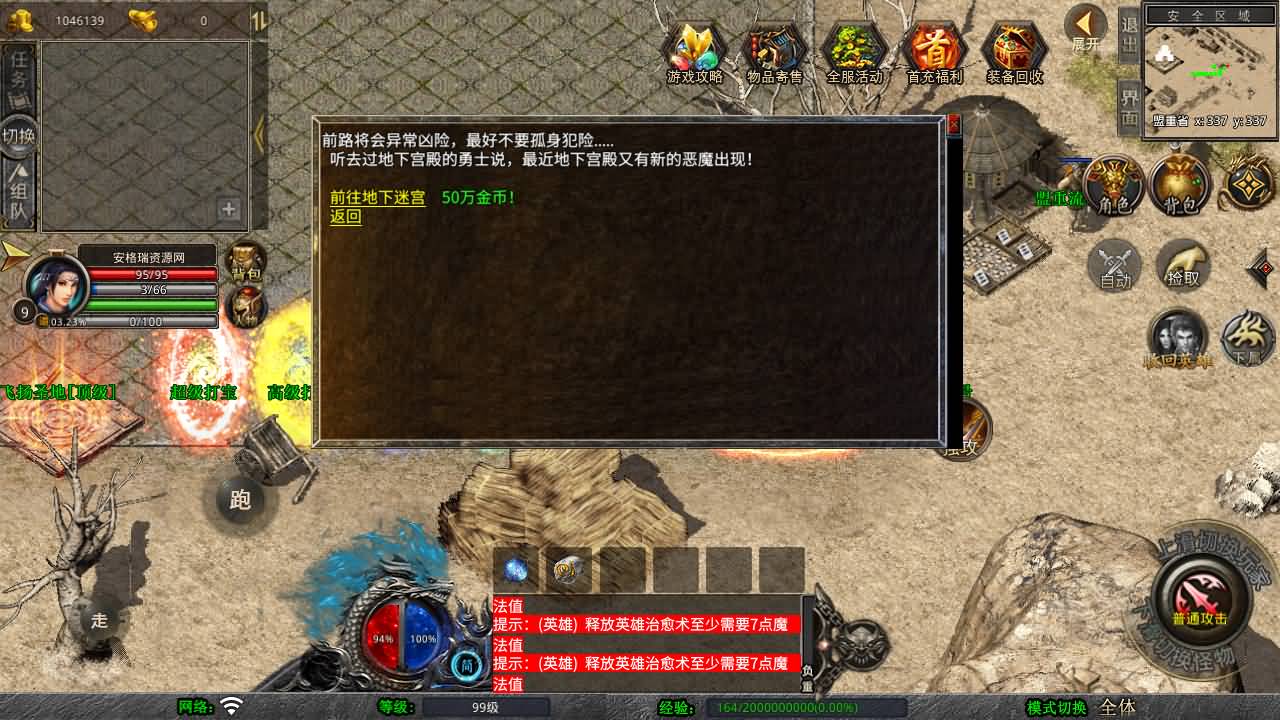Click 前往地下迷宫 to enter the dungeon
The image size is (1280, 720).
pyautogui.click(x=378, y=198)
